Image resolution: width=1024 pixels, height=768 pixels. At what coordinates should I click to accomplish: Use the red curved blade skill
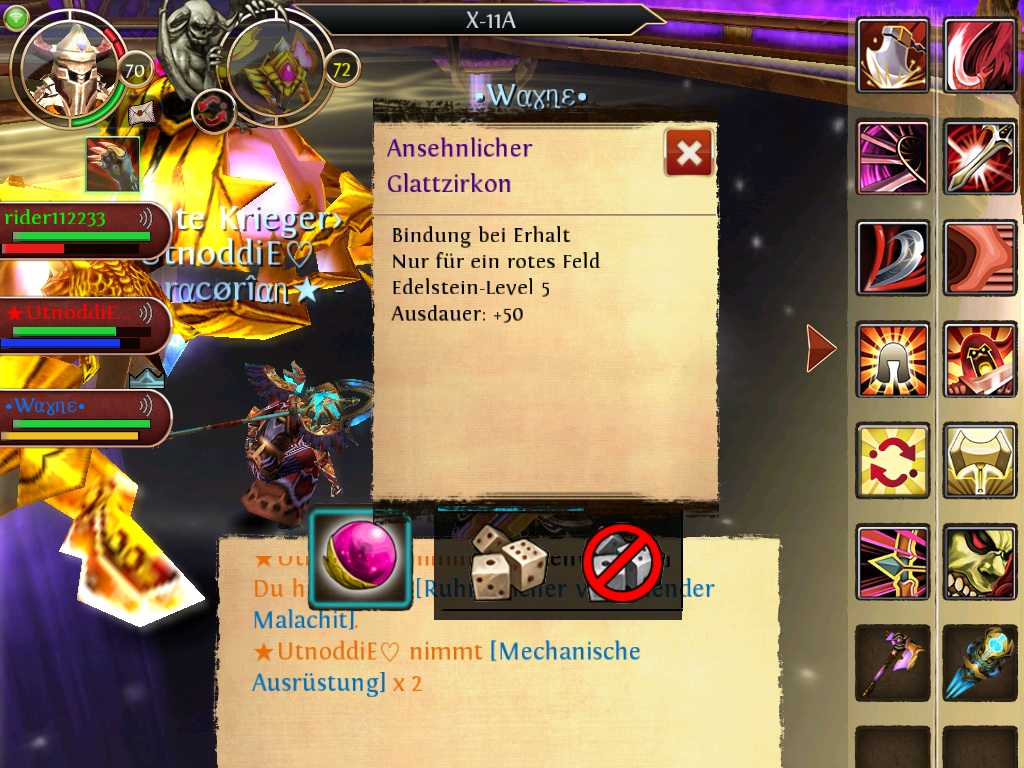893,258
